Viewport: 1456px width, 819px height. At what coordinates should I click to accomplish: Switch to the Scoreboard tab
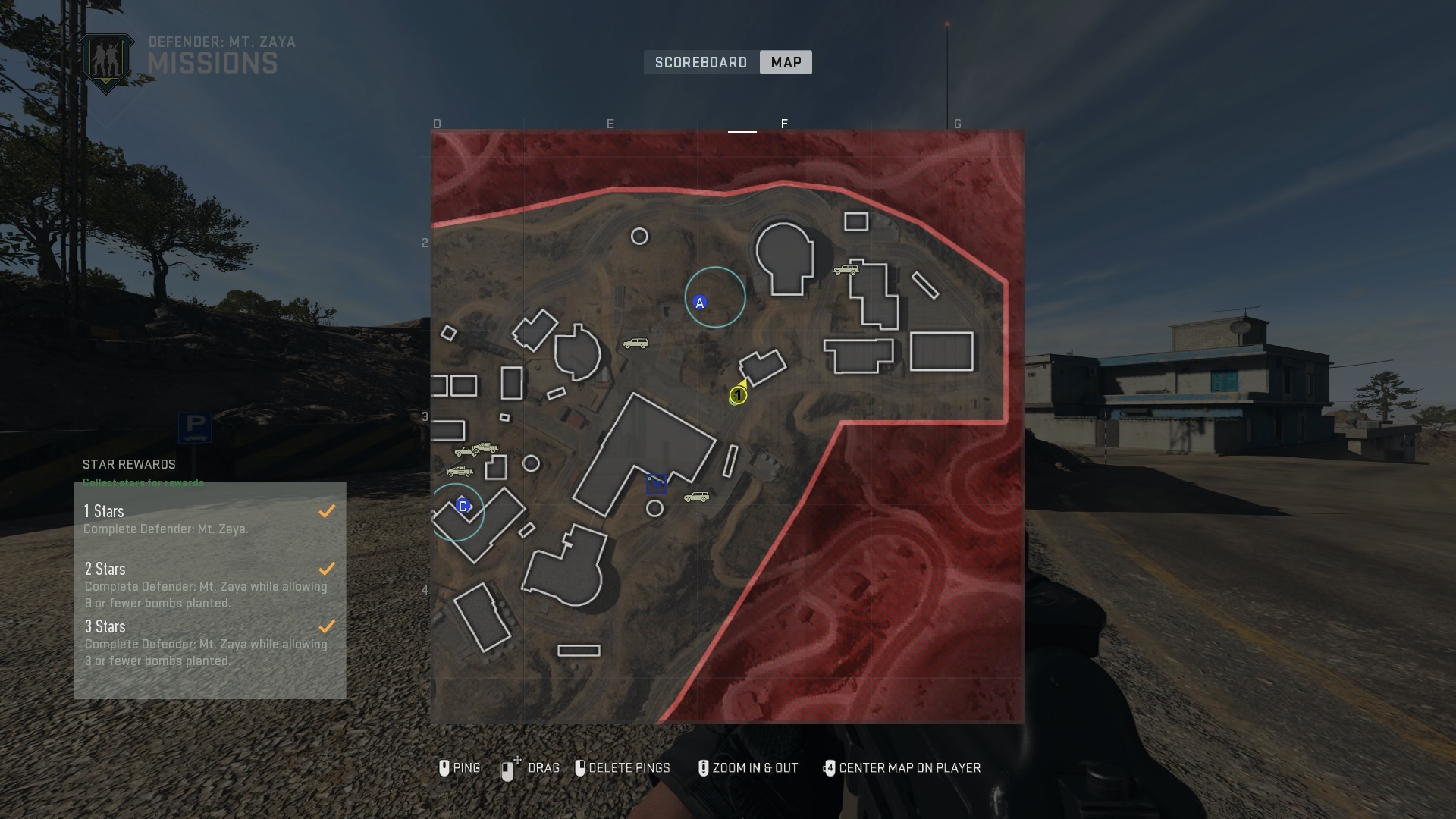(701, 62)
